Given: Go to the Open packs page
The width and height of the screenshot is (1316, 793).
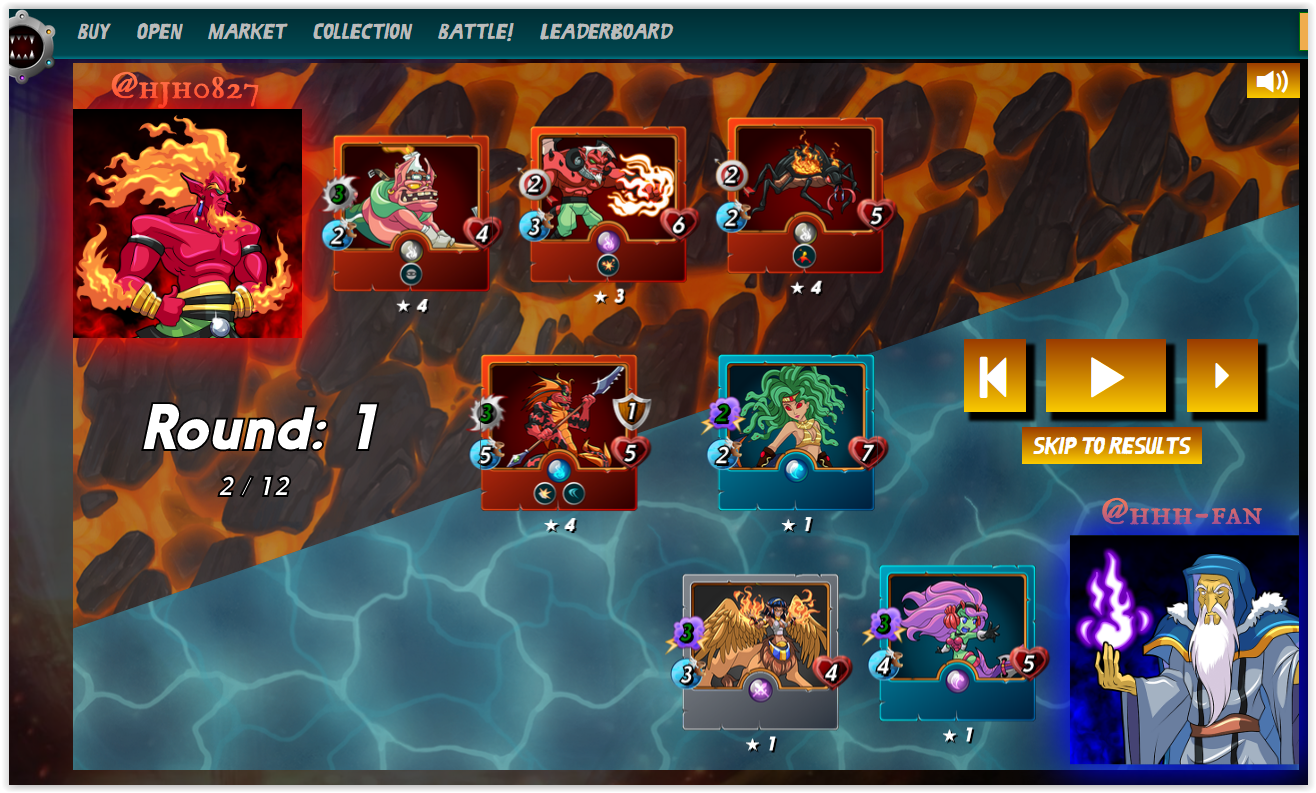Looking at the screenshot, I should coord(159,31).
